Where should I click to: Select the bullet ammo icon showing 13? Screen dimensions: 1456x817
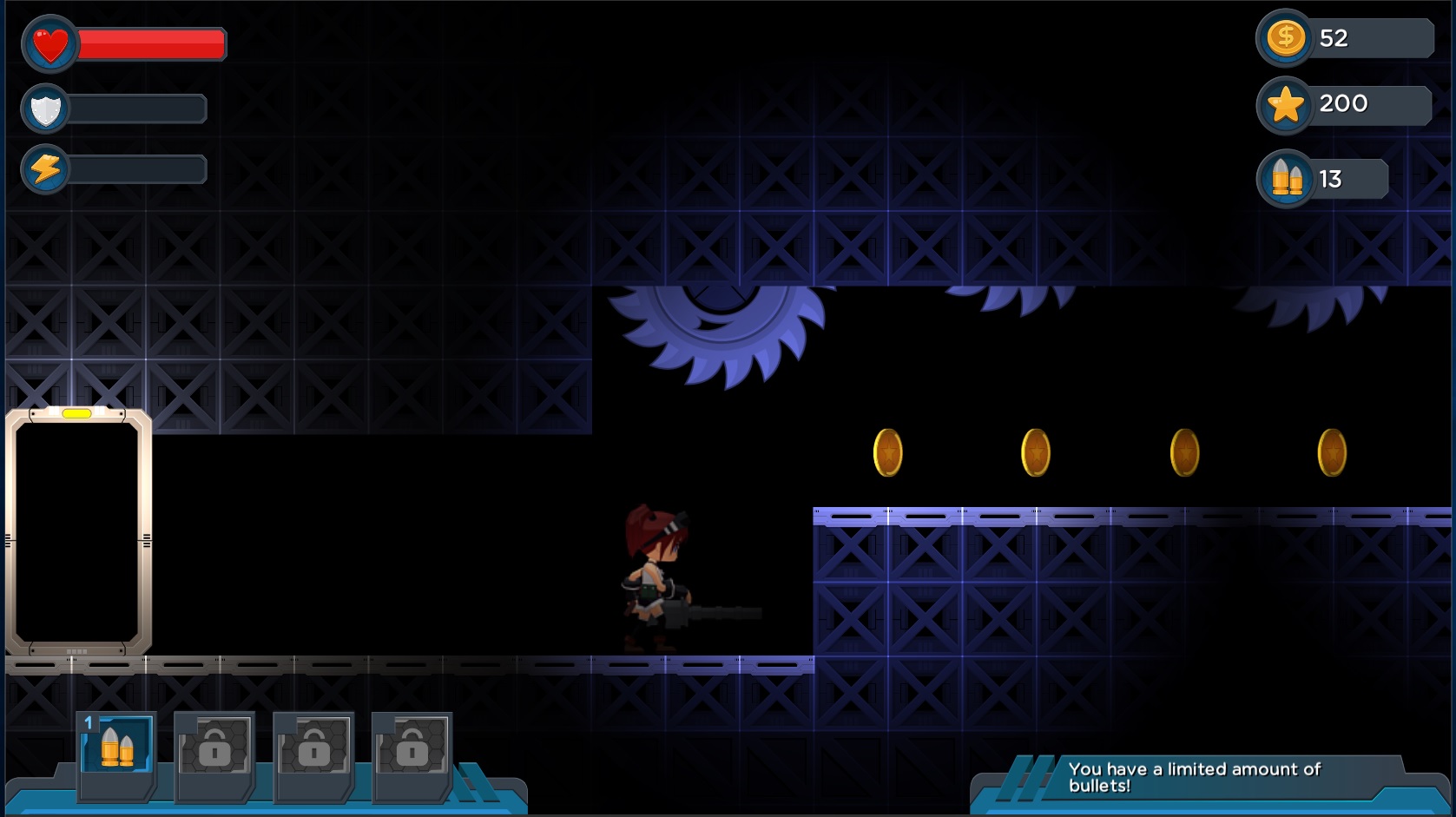tap(1285, 178)
